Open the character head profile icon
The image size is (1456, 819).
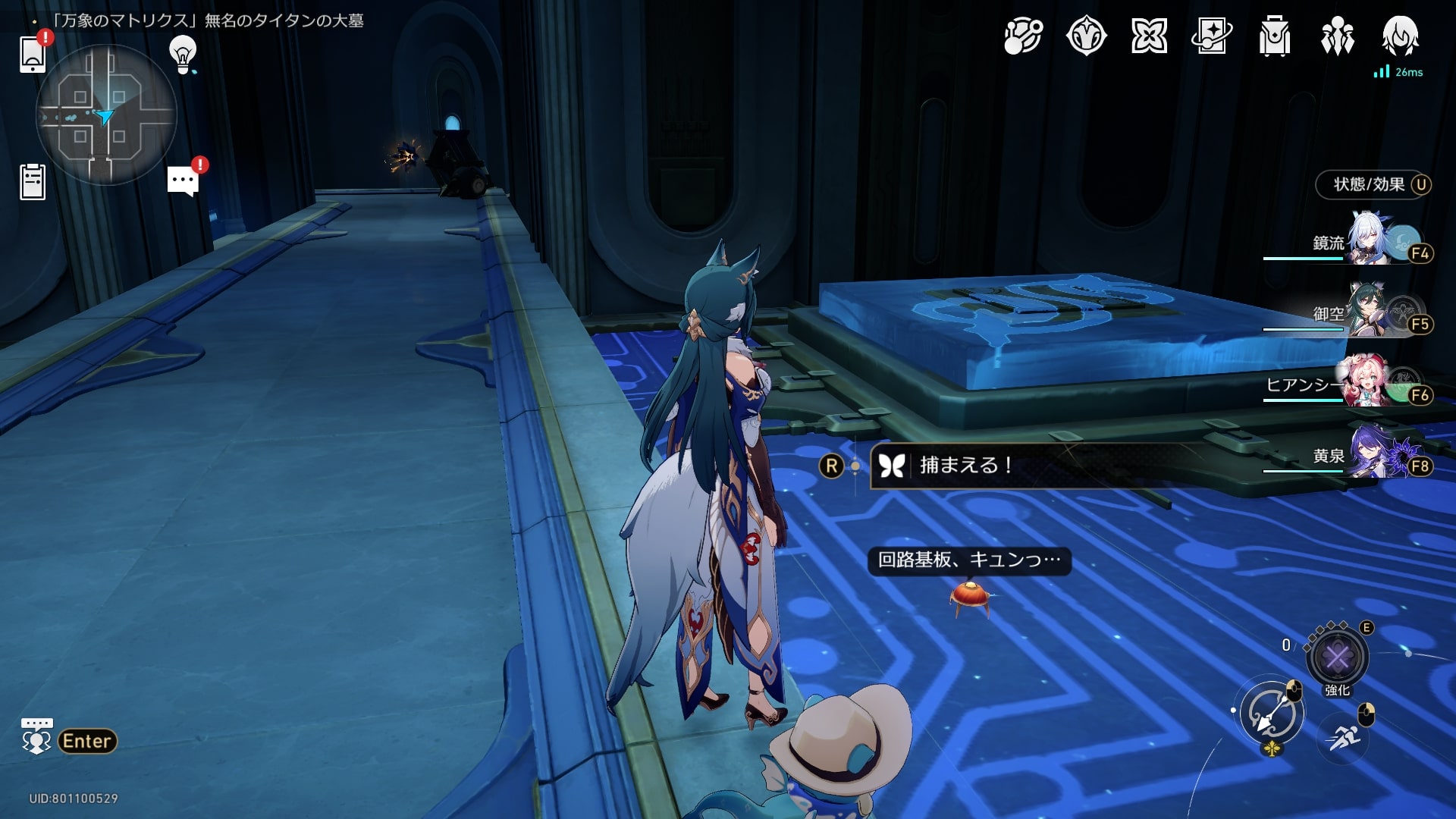pos(1400,36)
